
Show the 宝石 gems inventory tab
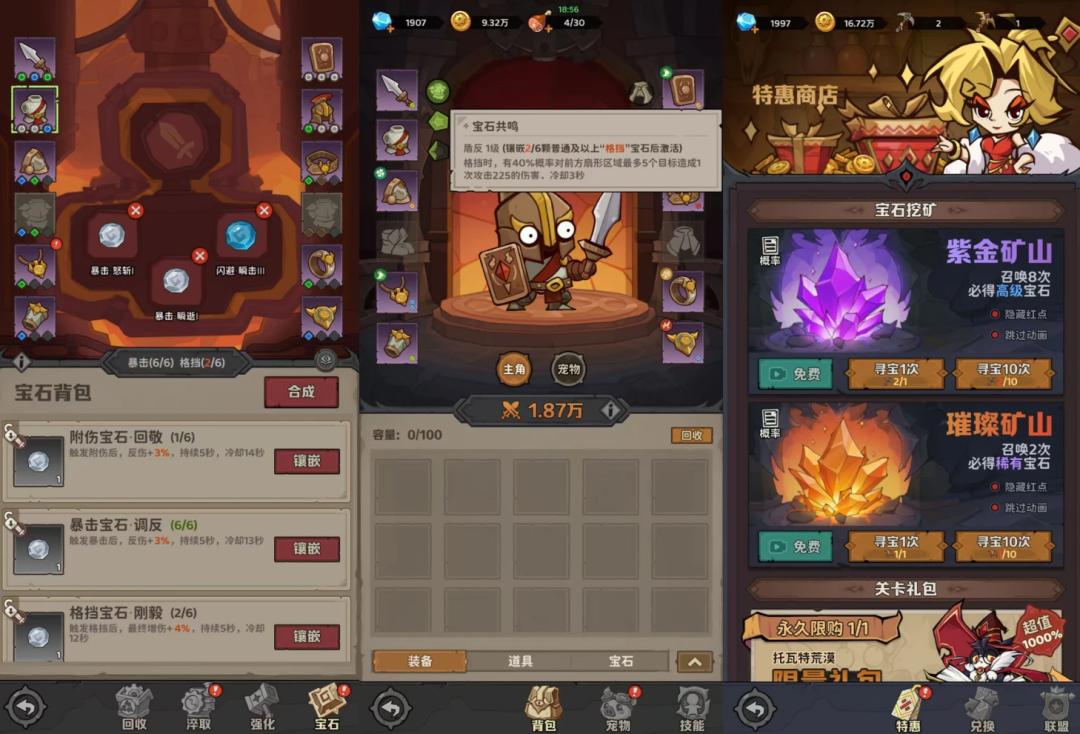(x=620, y=661)
